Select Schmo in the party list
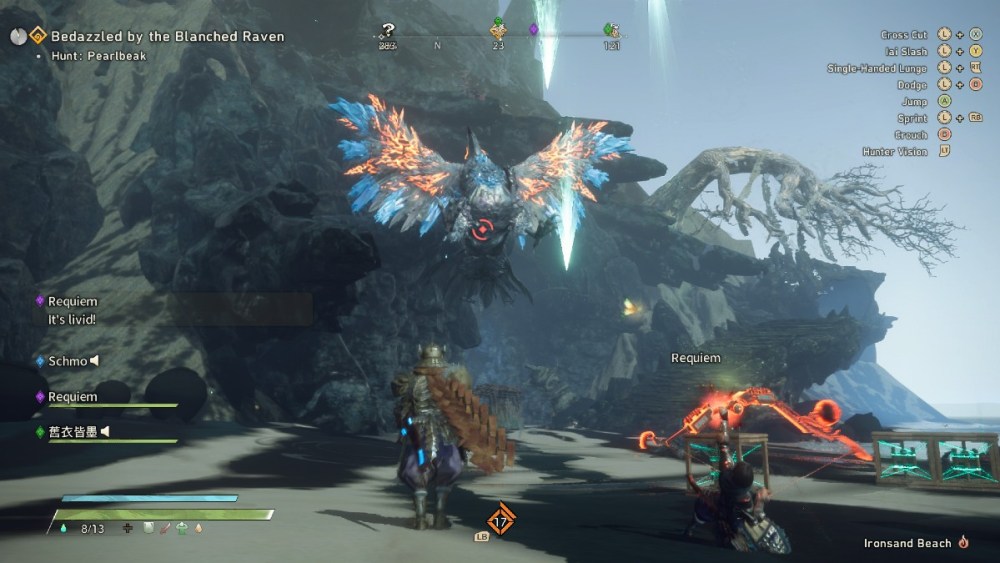1000x563 pixels. tap(68, 361)
